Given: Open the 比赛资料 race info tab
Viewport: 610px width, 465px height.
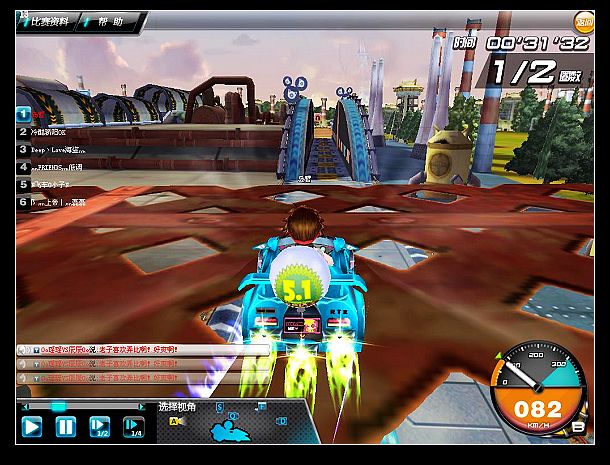Looking at the screenshot, I should 48,21.
